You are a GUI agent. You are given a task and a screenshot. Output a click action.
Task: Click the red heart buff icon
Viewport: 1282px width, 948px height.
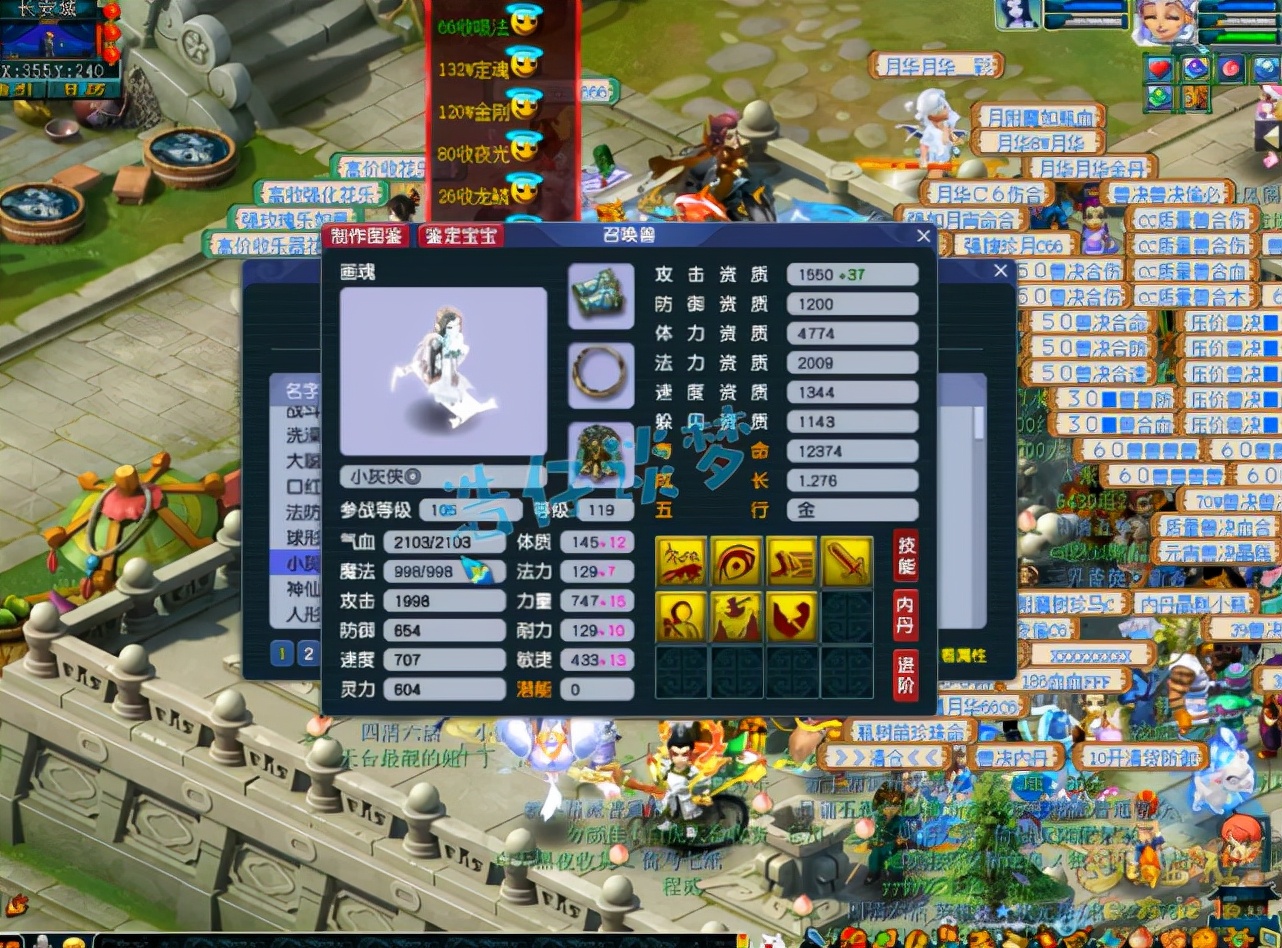1160,69
